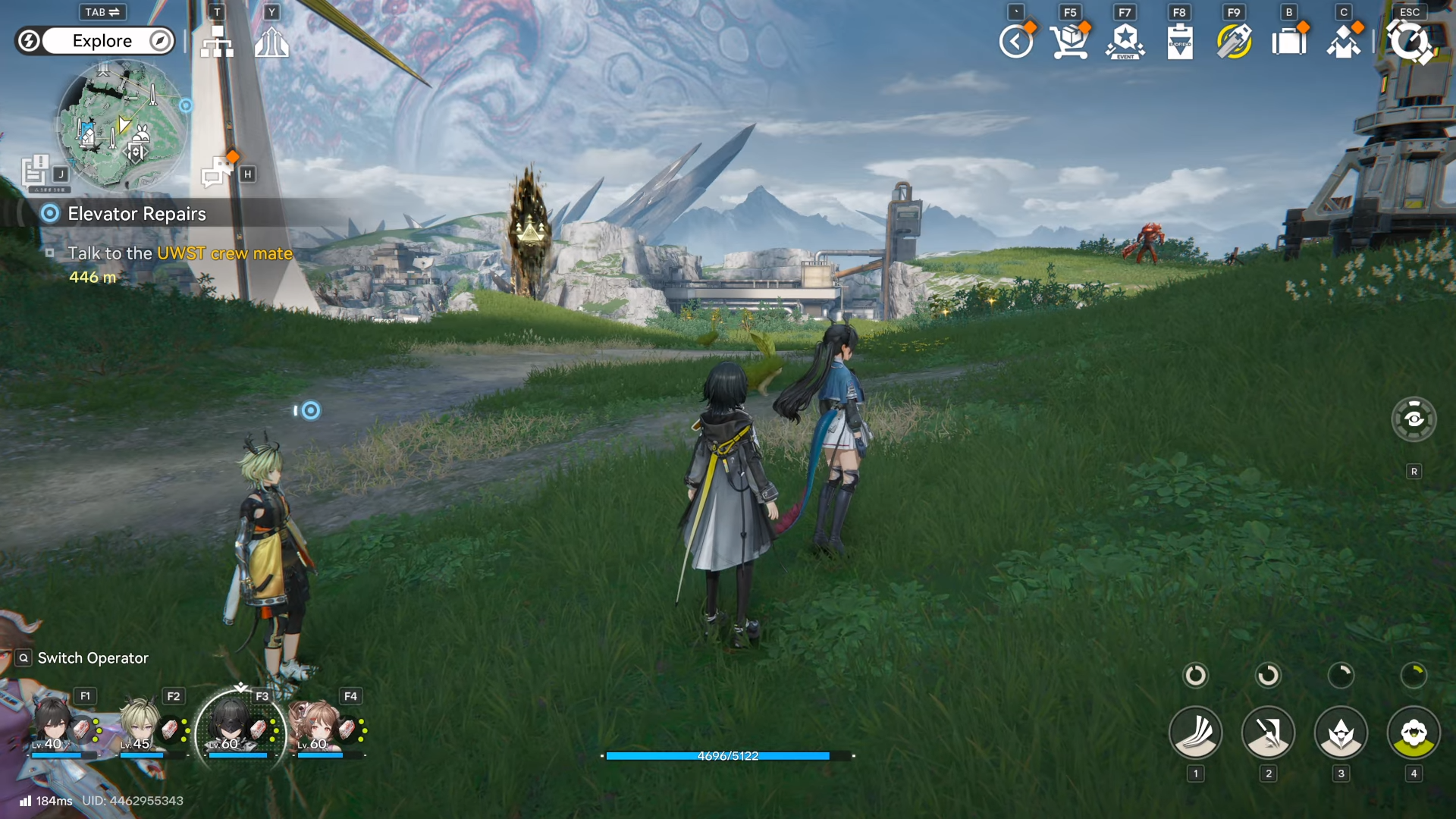
Task: Select the Elevator Repairs quest tracker
Action: (136, 214)
